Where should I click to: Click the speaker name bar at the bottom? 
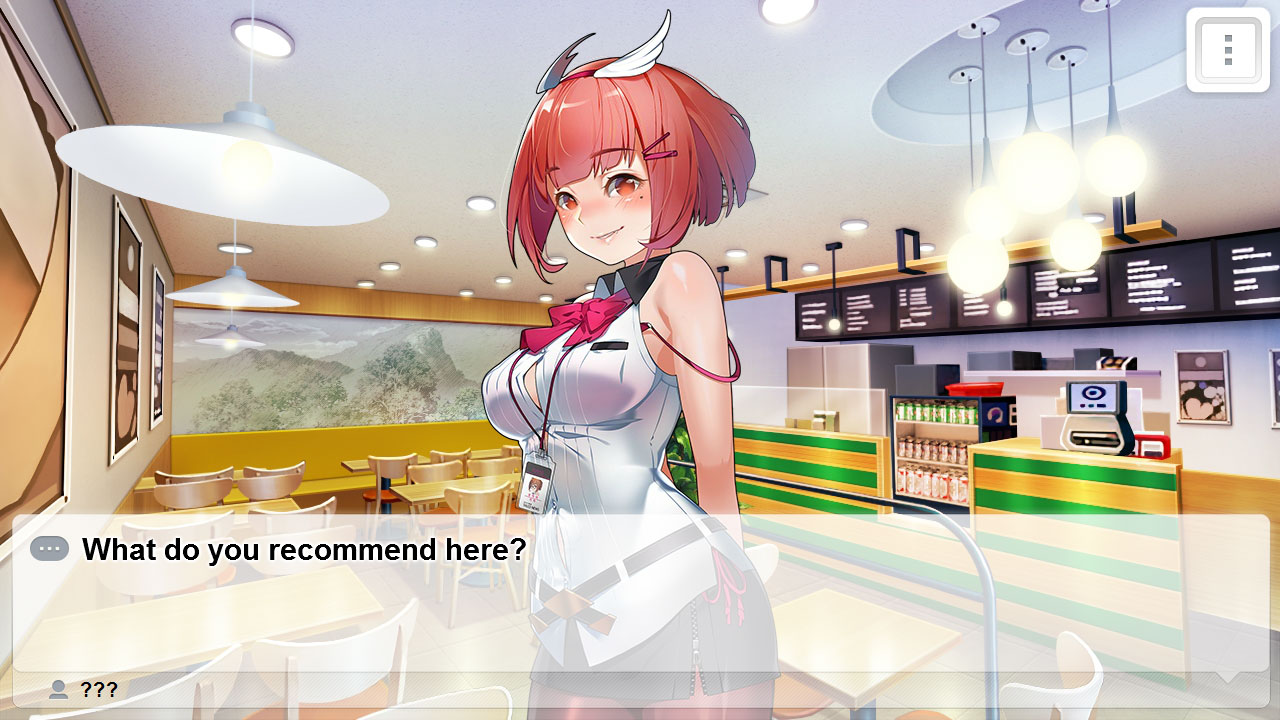[x=400, y=689]
